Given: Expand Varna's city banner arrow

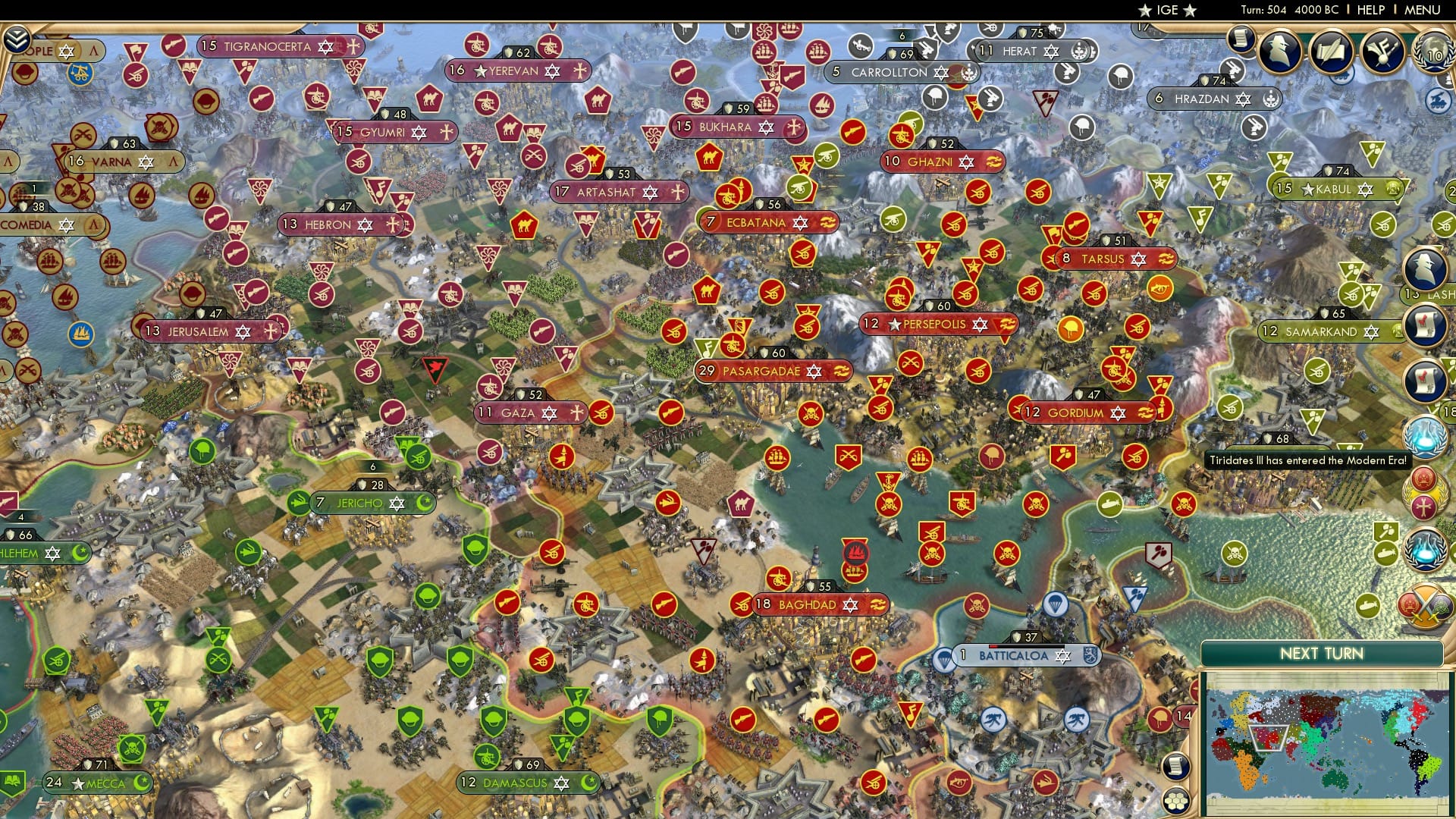Looking at the screenshot, I should click(x=173, y=161).
